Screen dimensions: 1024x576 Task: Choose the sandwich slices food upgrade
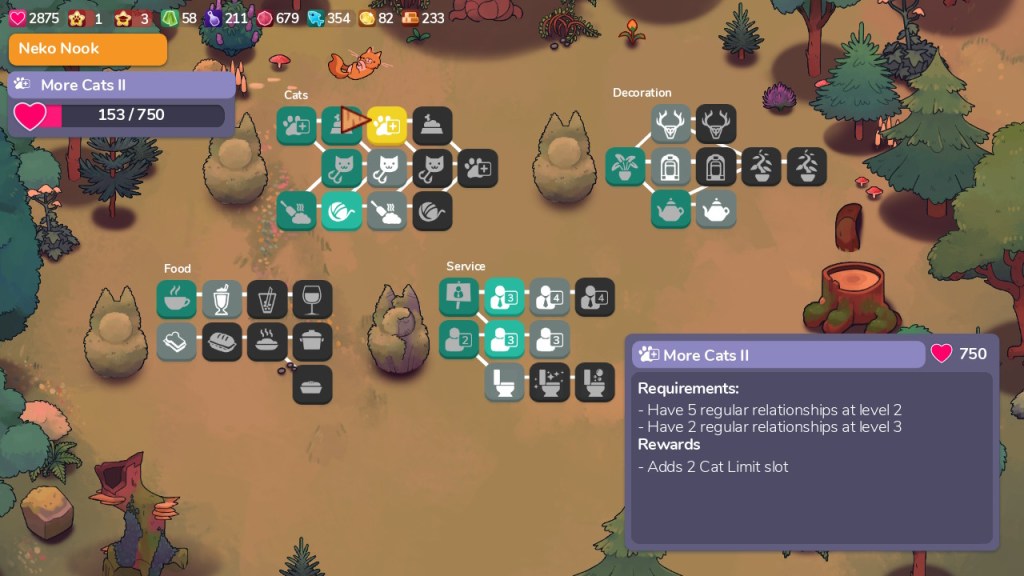177,341
